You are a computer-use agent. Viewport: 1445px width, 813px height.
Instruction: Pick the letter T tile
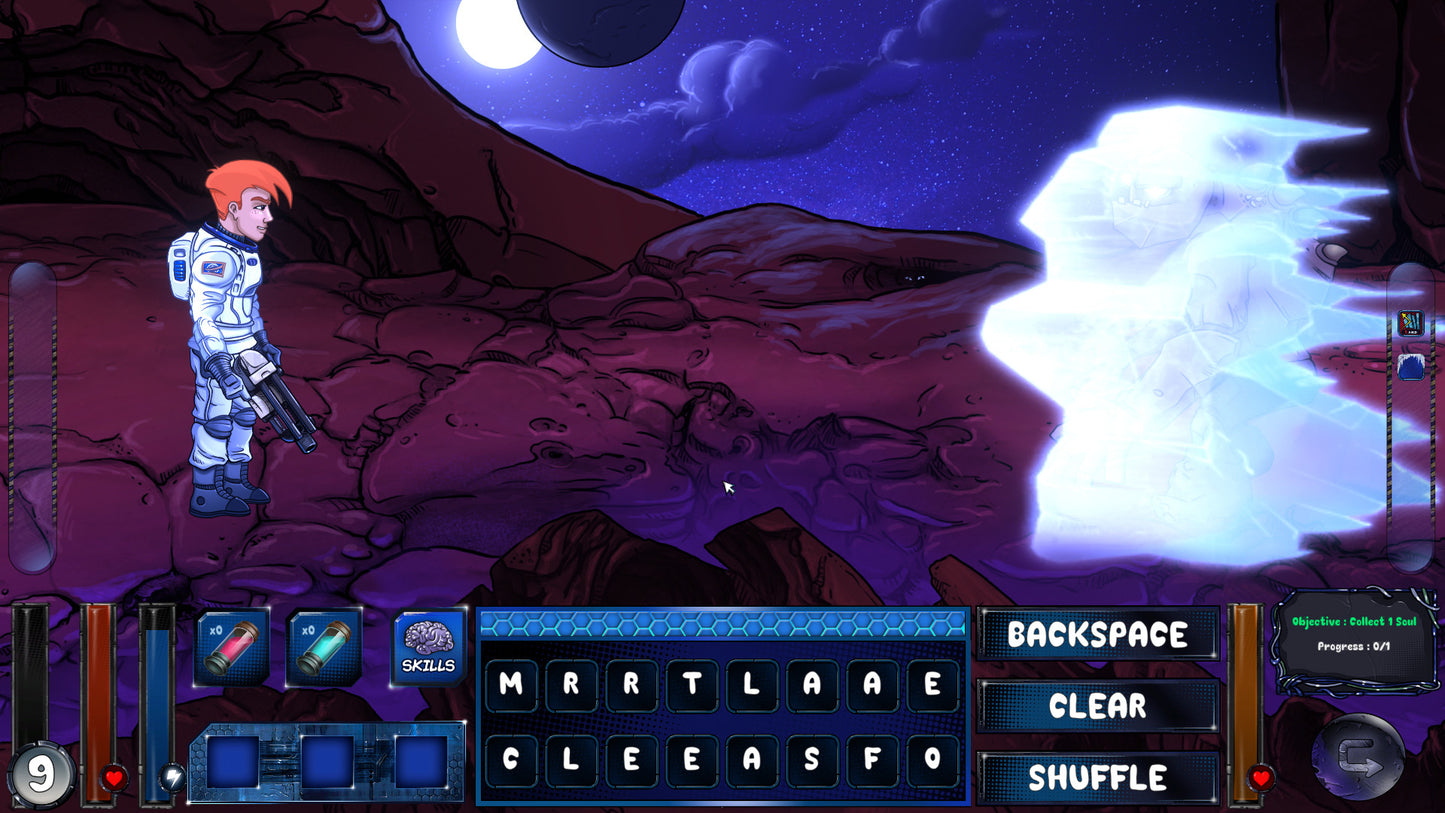(x=691, y=685)
